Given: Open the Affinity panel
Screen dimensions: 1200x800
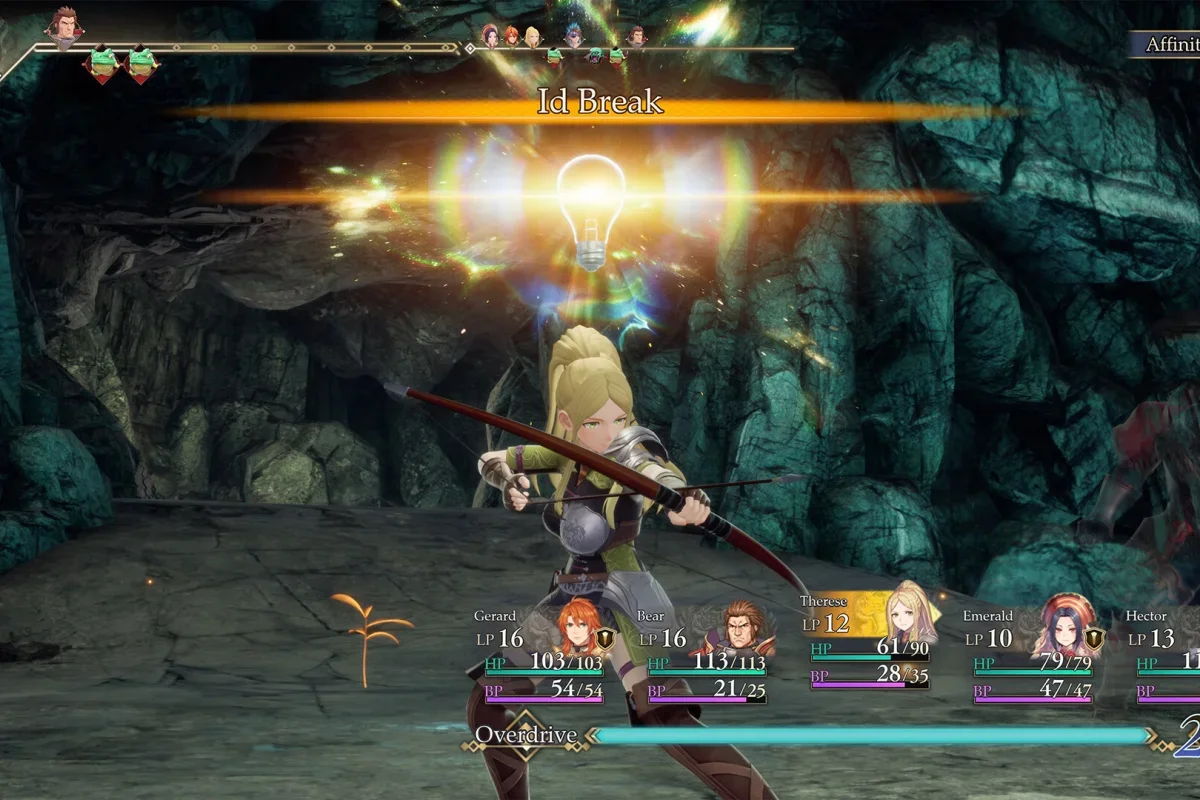Looking at the screenshot, I should pyautogui.click(x=1170, y=44).
